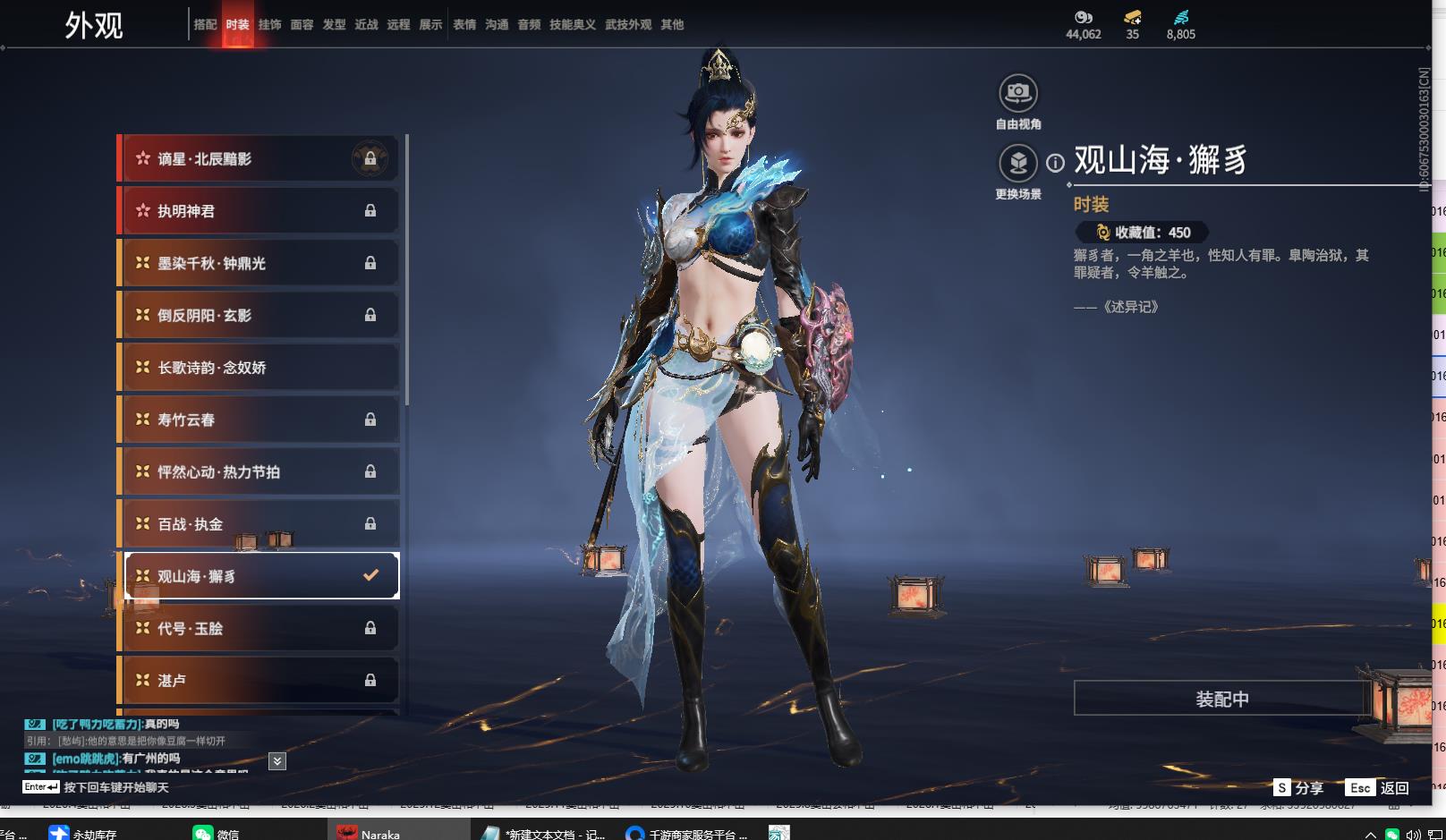Click the 装配中 equip button

click(1221, 699)
